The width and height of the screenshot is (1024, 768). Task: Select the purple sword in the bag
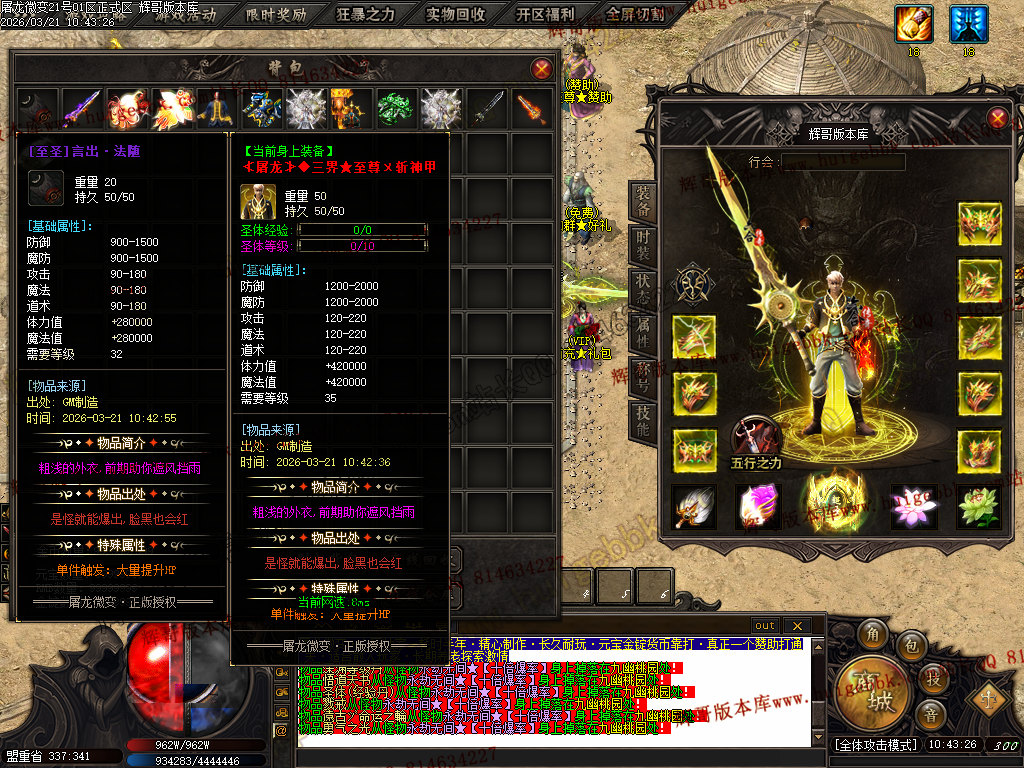81,108
